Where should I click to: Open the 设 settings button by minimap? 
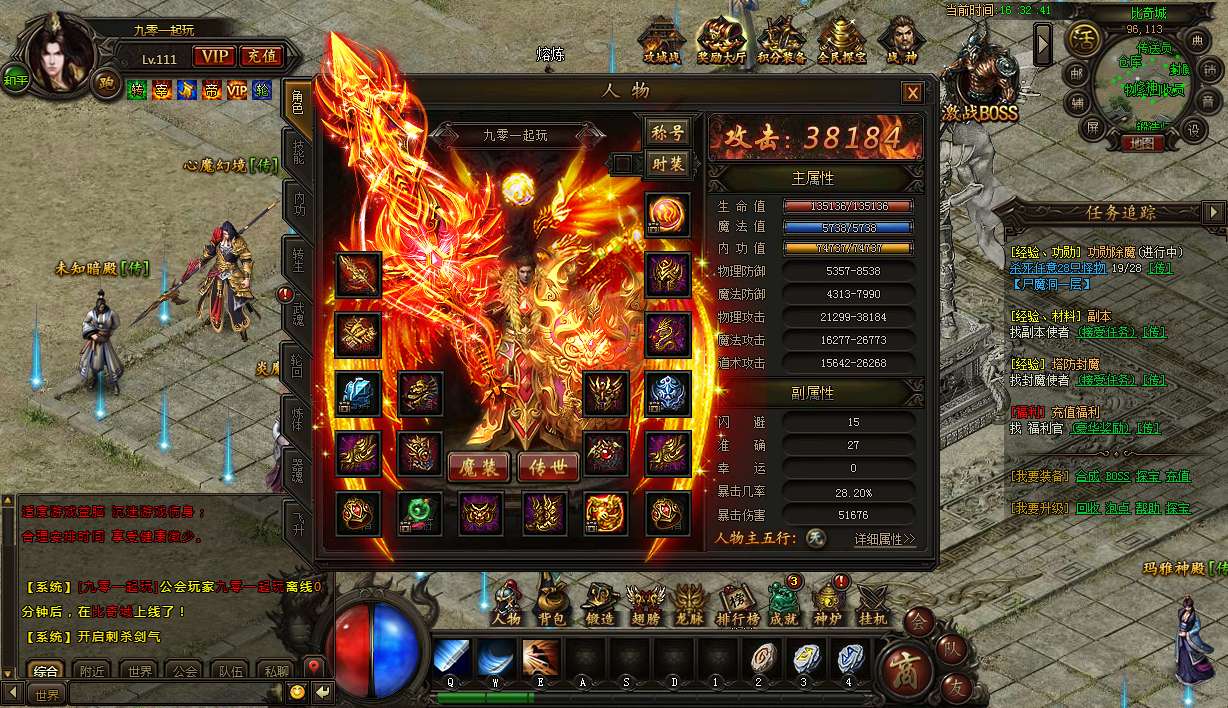point(1192,130)
